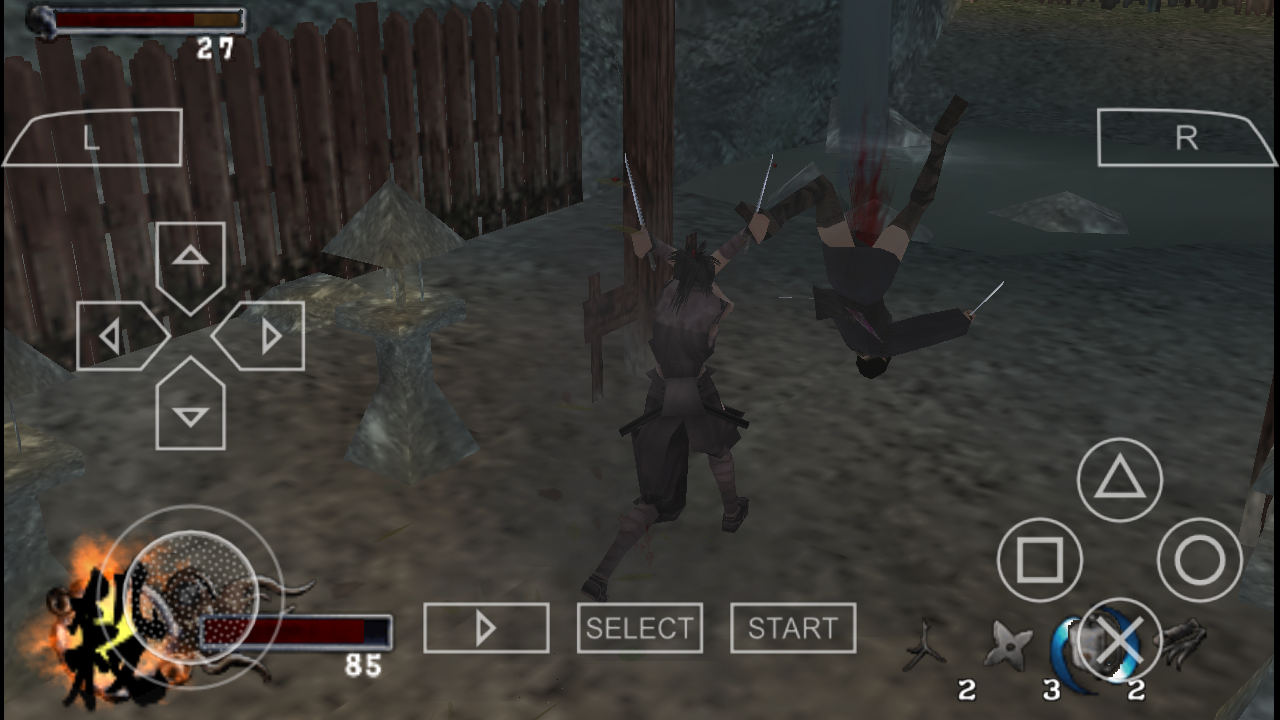1280x720 pixels.
Task: Tap the fast-forward arrow button
Action: click(x=486, y=627)
